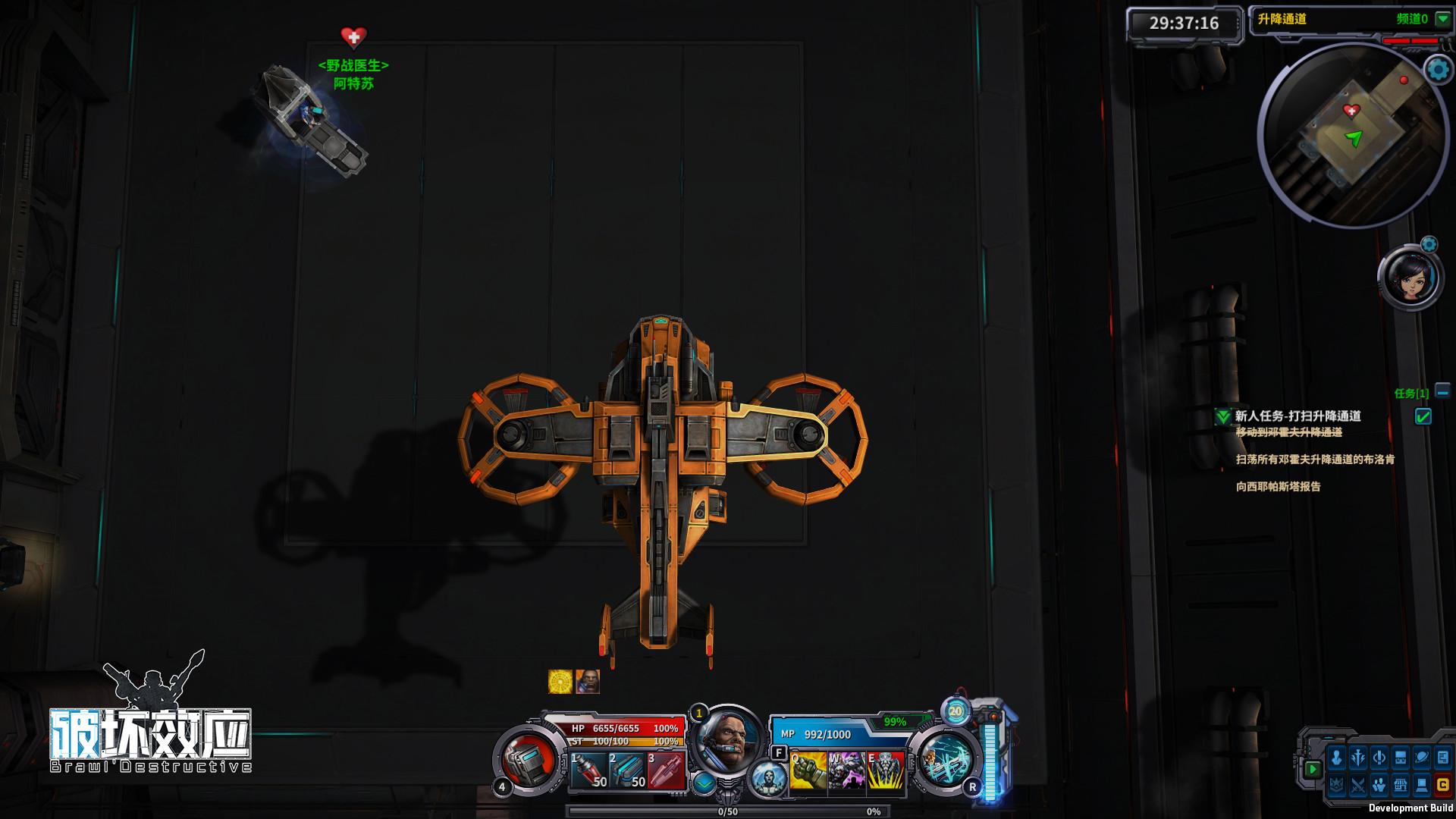The width and height of the screenshot is (1456, 819).
Task: Collapse the 任务[1] quest tracker panel
Action: tap(1442, 392)
